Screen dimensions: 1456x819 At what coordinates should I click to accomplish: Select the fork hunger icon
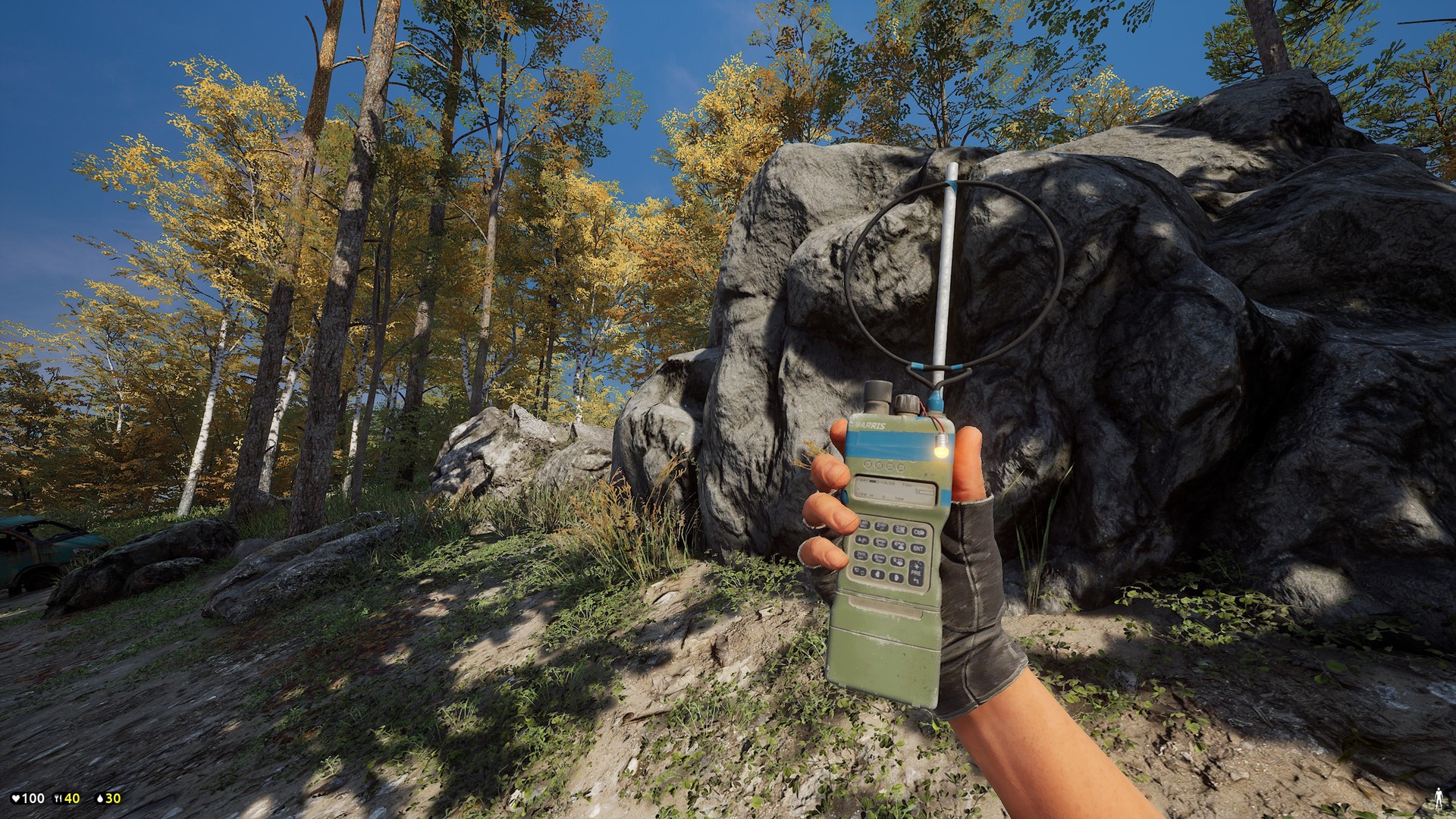pyautogui.click(x=58, y=798)
